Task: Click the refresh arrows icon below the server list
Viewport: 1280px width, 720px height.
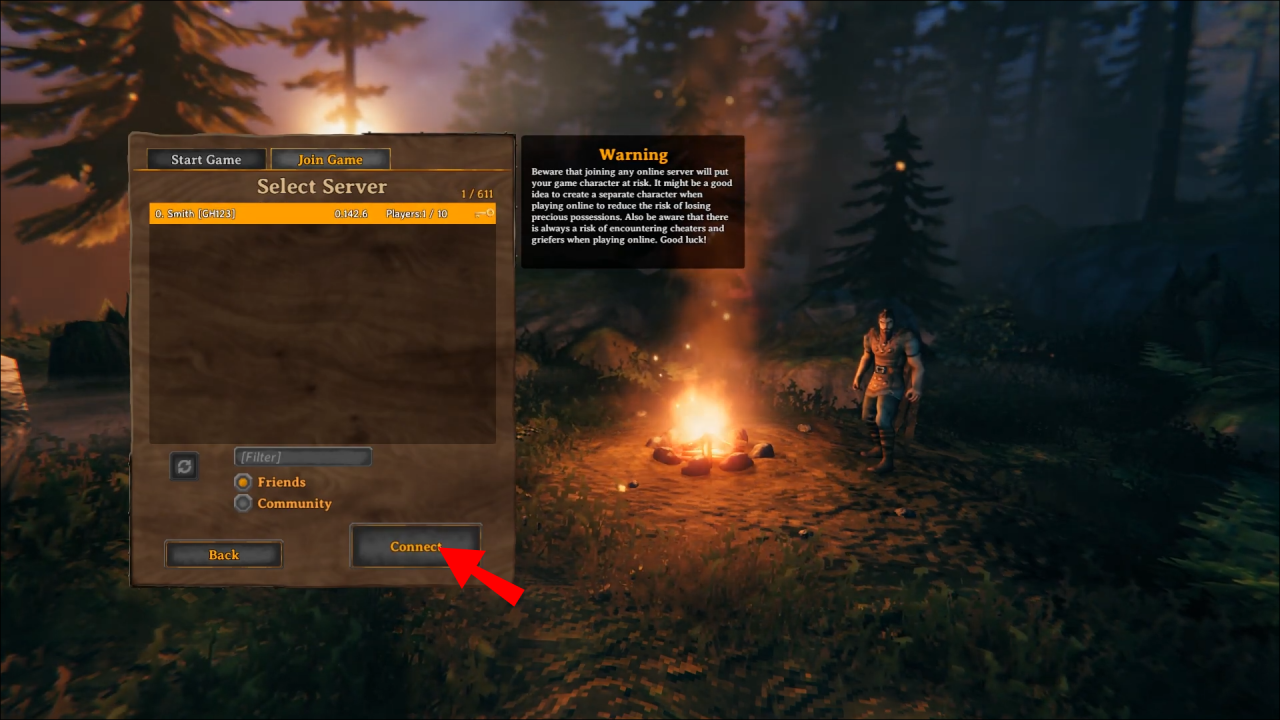Action: tap(184, 465)
